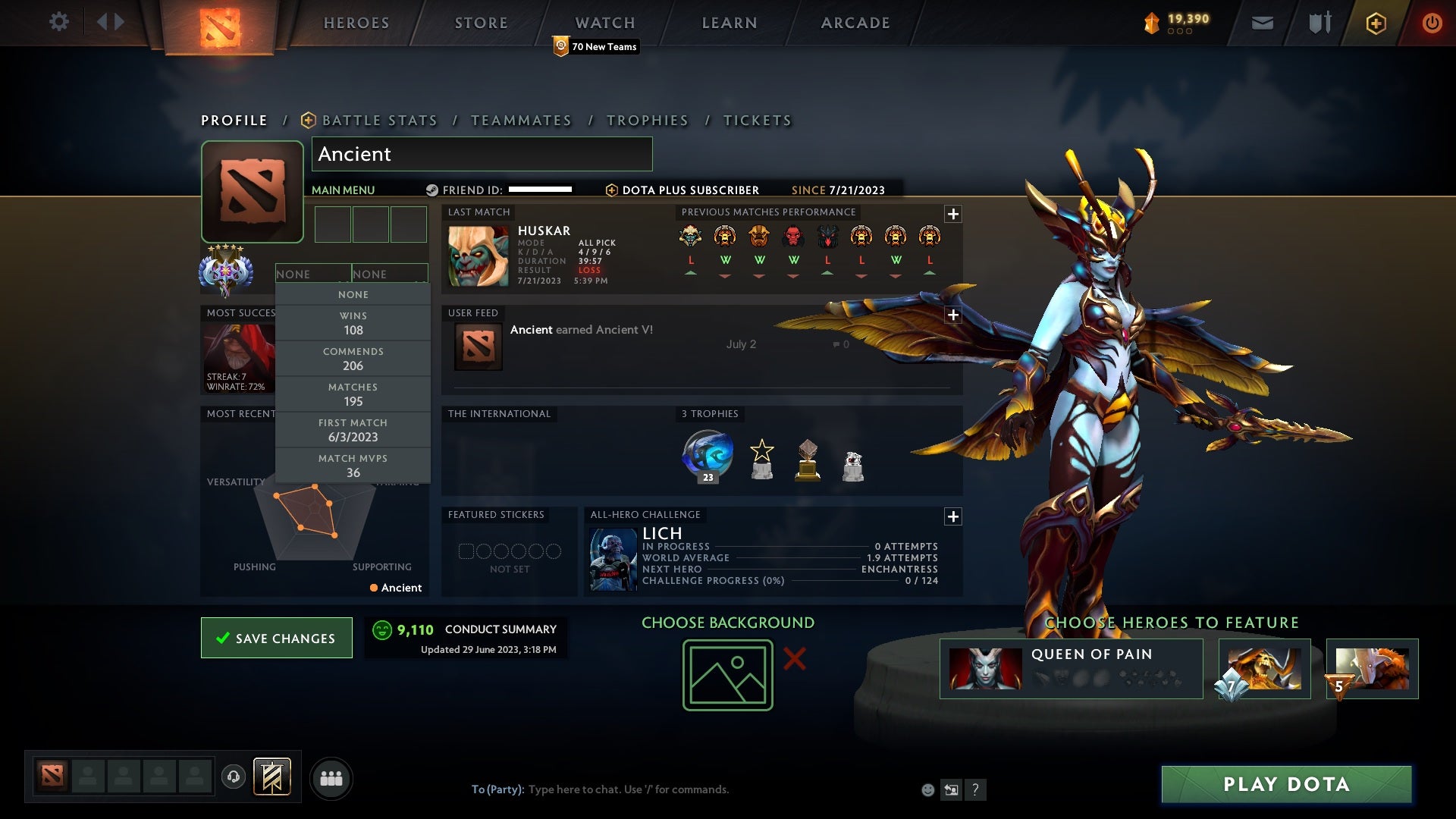This screenshot has width=1456, height=819.
Task: Click the choose background picture icon
Action: click(x=726, y=673)
